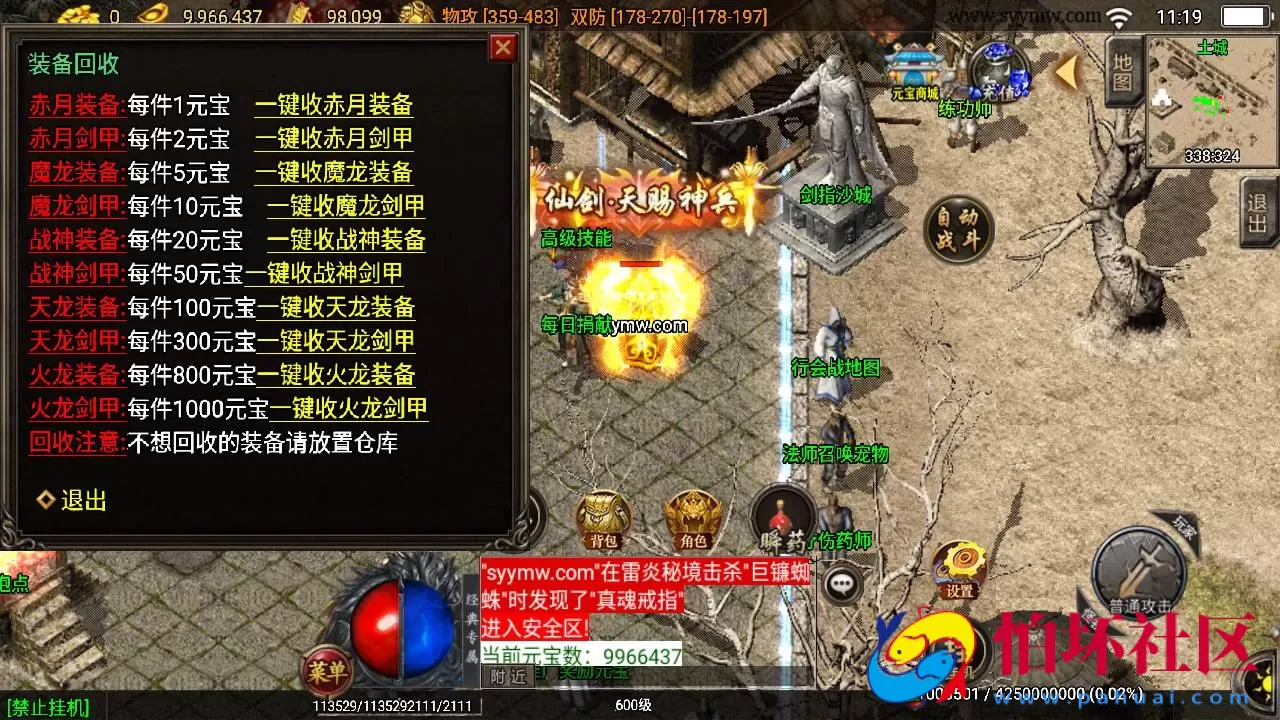Click the 瞬药 instant potion icon
The height and width of the screenshot is (720, 1280).
pyautogui.click(x=782, y=519)
